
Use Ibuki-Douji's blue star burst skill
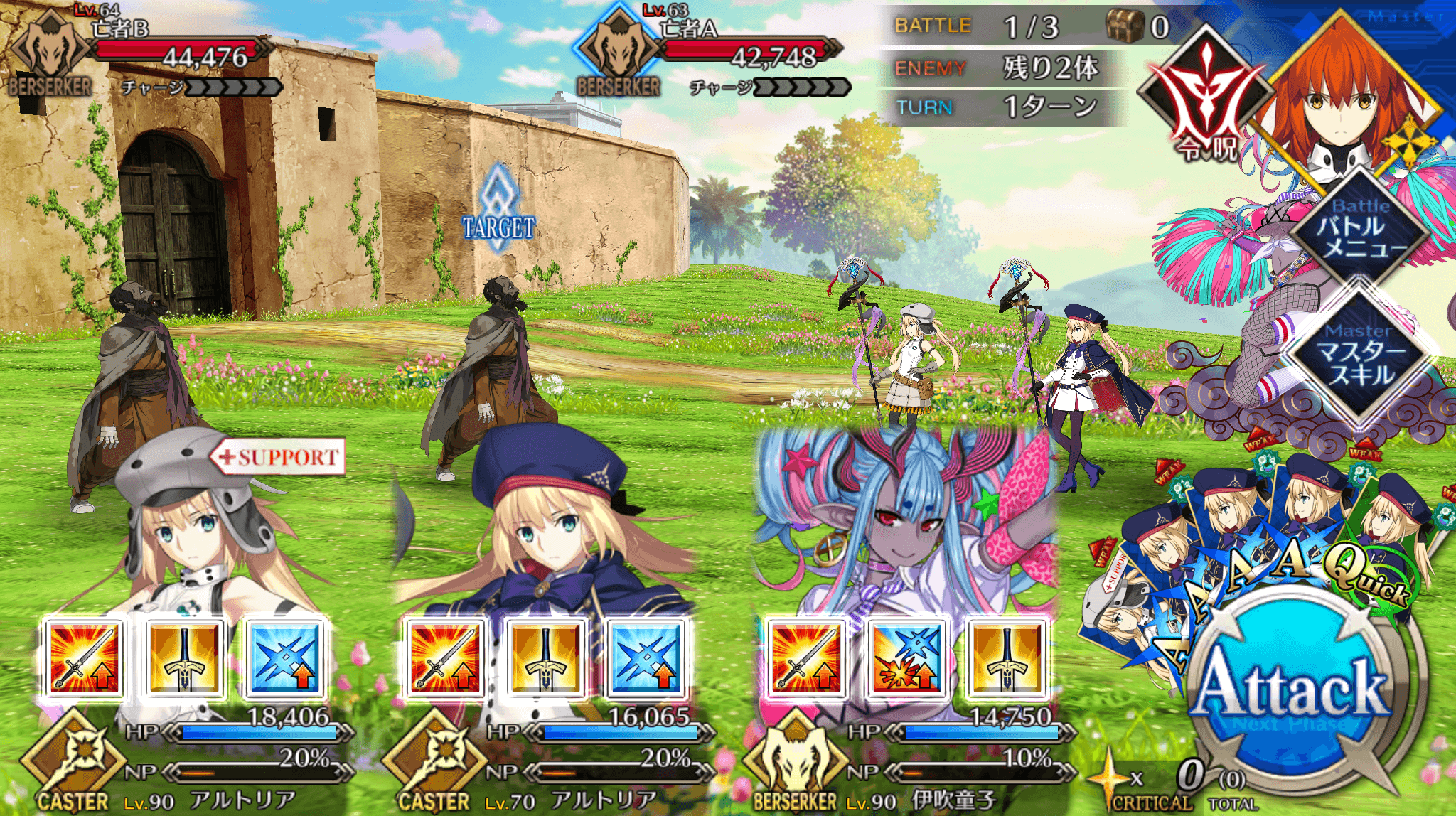tap(907, 657)
